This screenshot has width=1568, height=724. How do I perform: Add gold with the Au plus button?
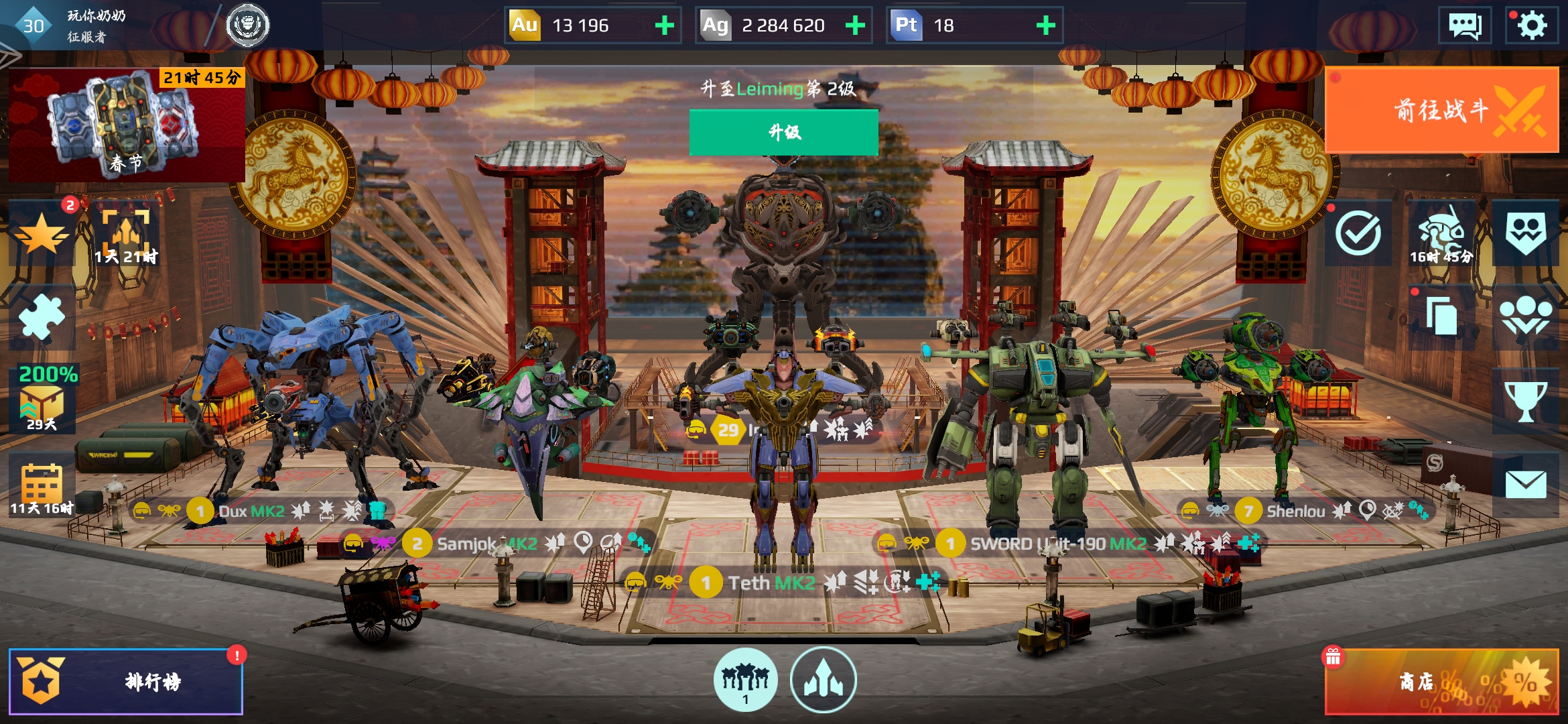(664, 25)
